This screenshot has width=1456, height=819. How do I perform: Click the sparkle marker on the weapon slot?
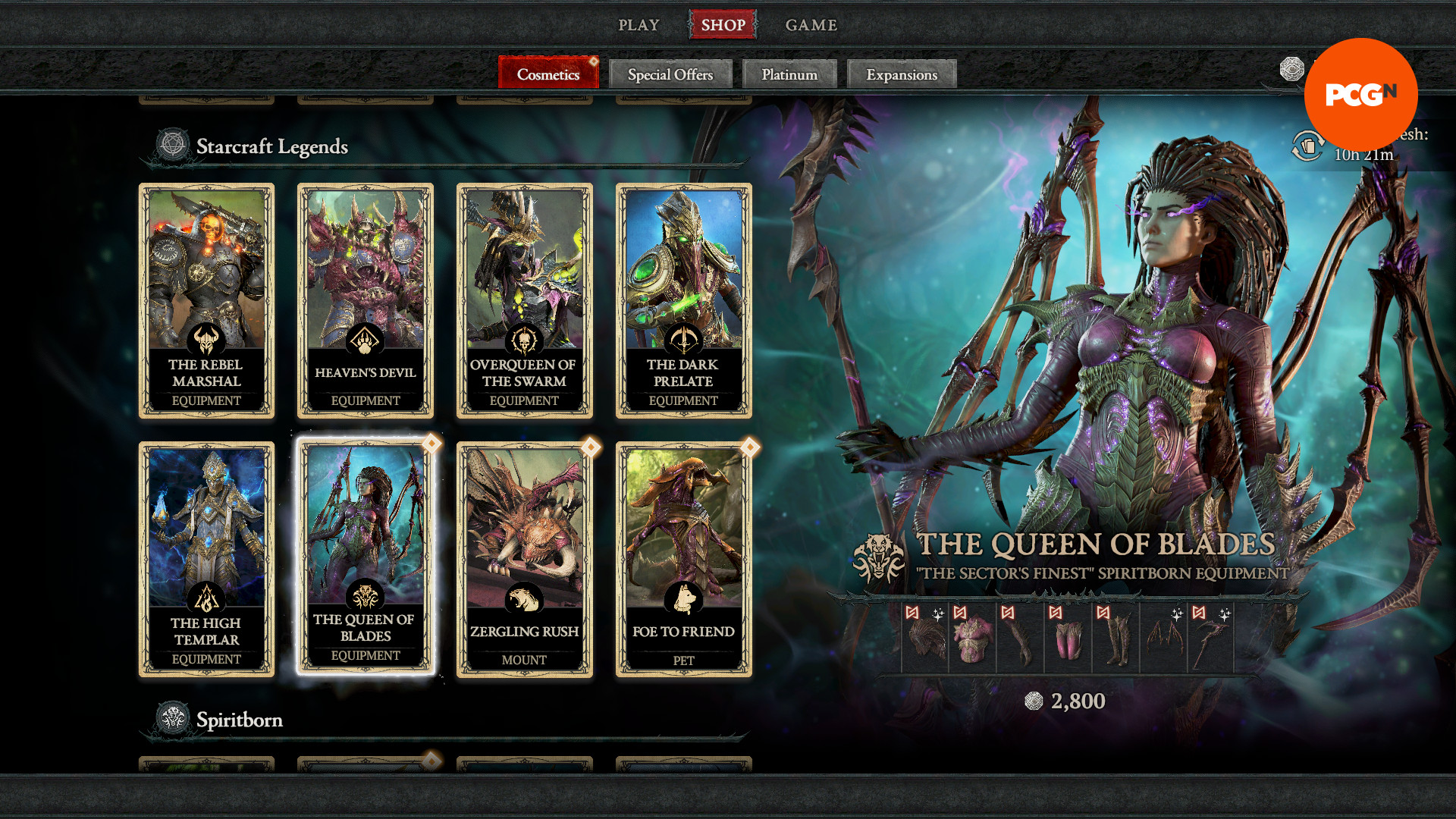1225,613
